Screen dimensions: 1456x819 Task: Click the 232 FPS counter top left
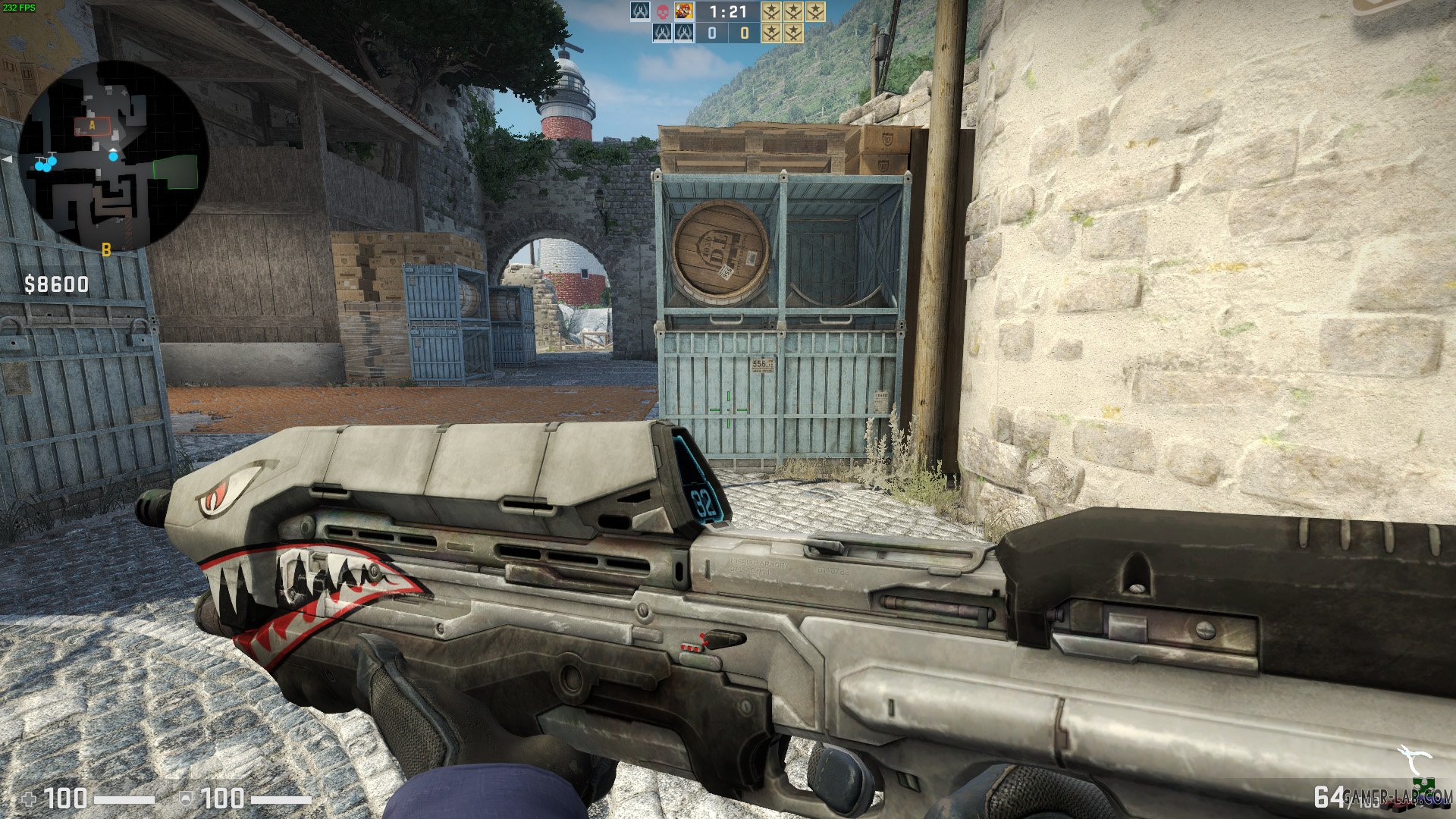[x=19, y=6]
